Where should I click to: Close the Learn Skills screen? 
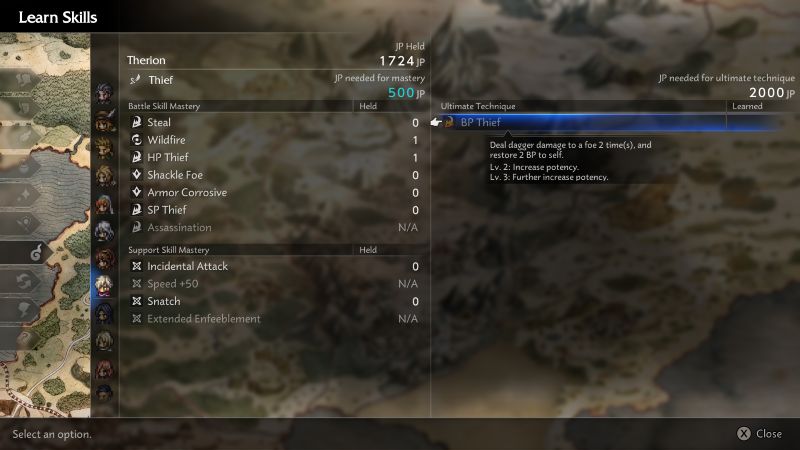[758, 434]
